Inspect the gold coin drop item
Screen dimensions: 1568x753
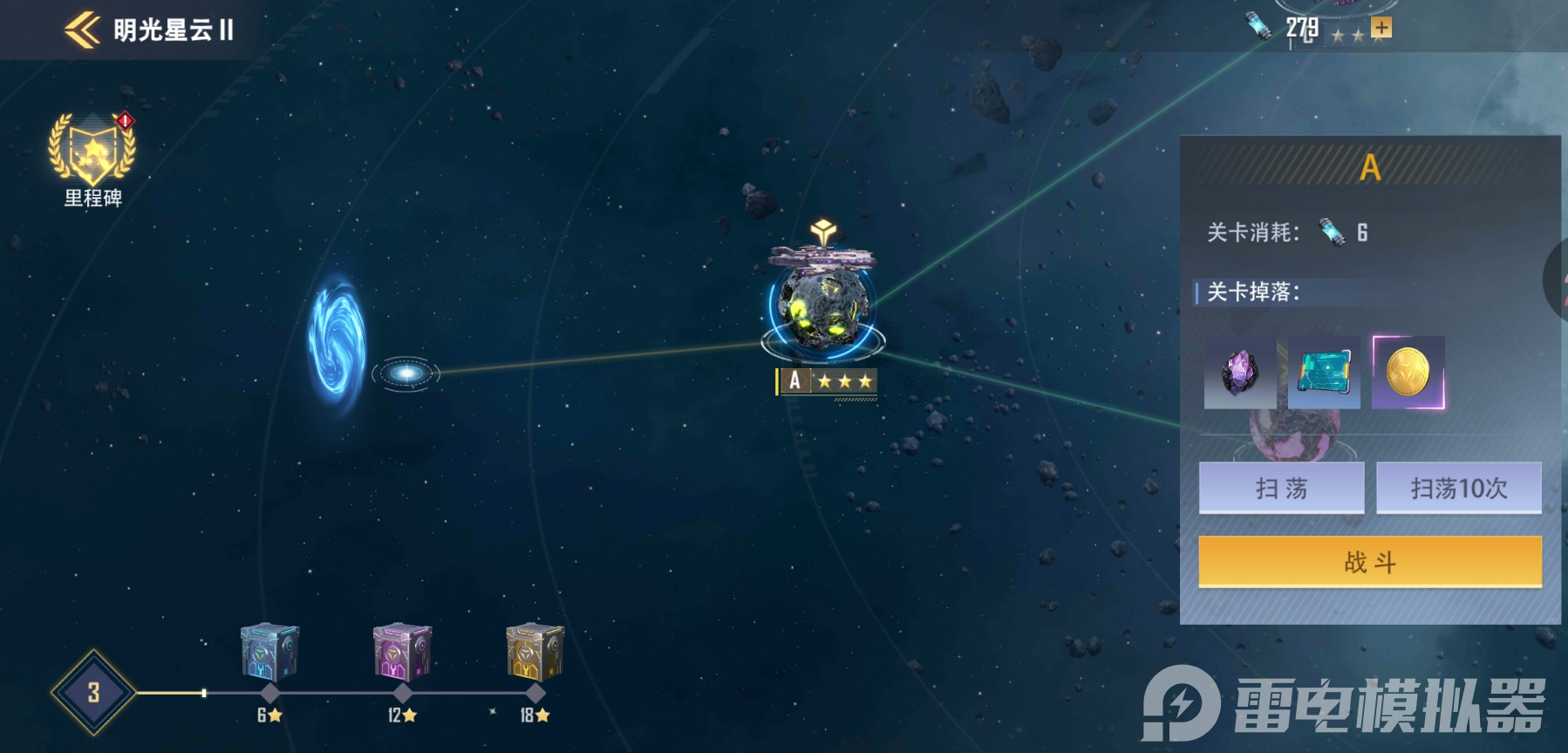pyautogui.click(x=1408, y=373)
